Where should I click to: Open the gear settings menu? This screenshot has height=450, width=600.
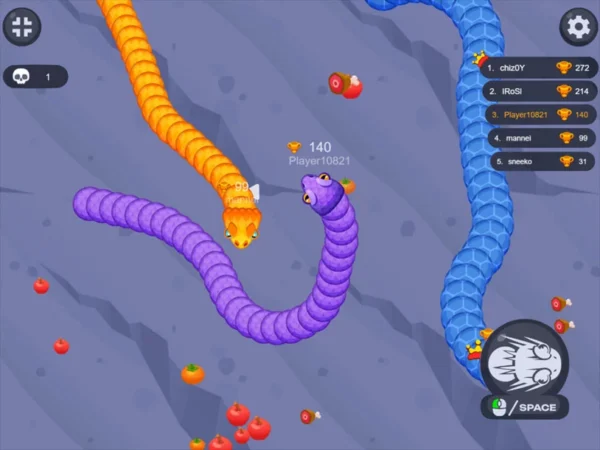(x=577, y=26)
